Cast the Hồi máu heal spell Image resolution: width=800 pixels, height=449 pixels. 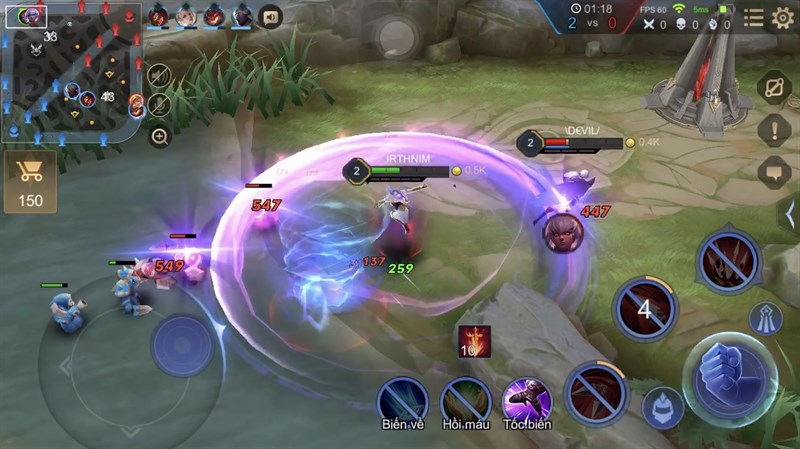coord(466,401)
